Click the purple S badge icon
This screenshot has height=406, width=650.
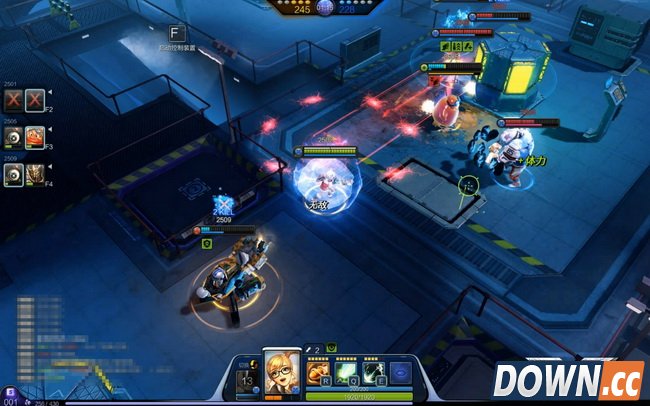9,390
